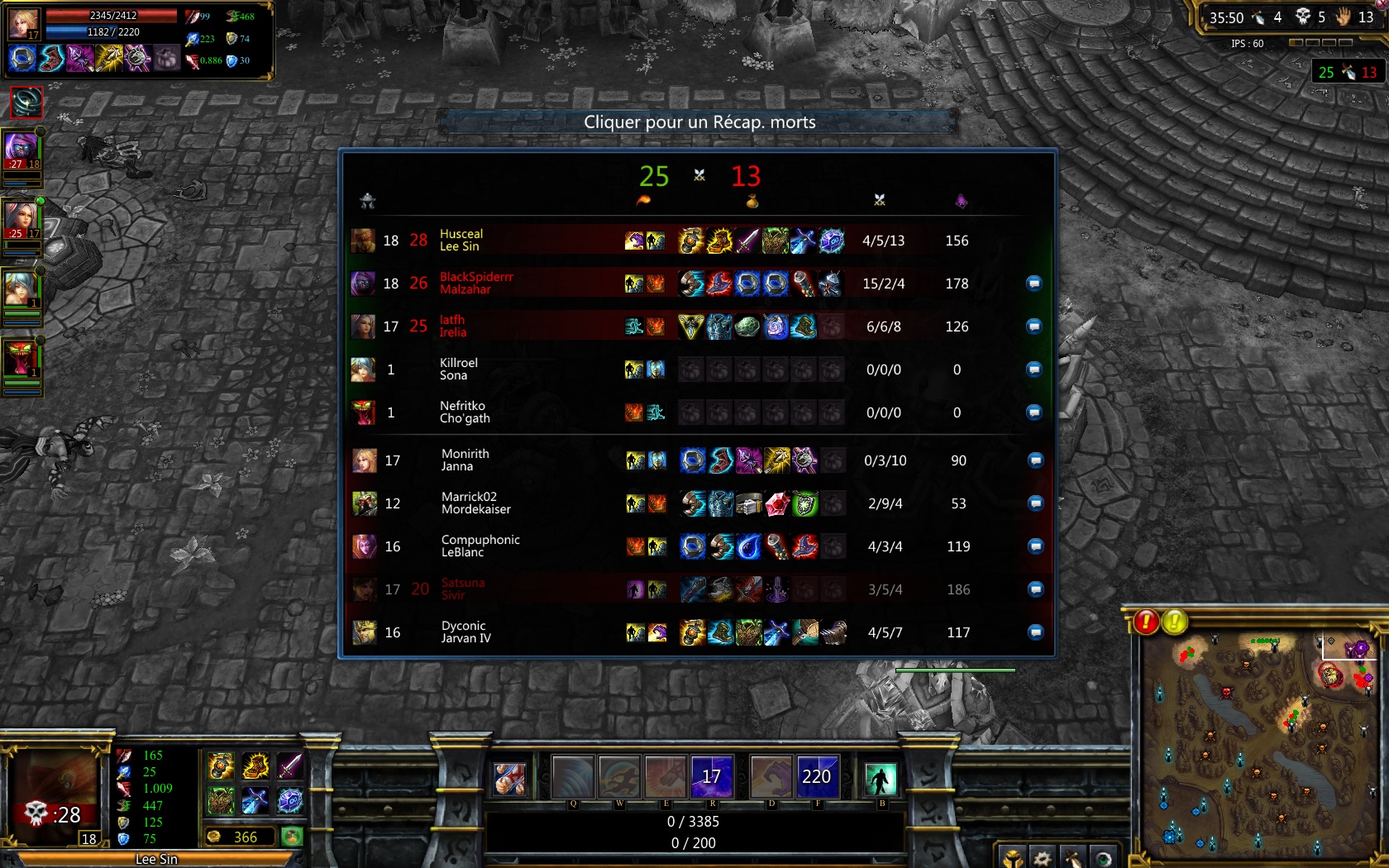Open the item shop next to the gold counter
Viewport: 1389px width, 868px height.
tap(291, 837)
